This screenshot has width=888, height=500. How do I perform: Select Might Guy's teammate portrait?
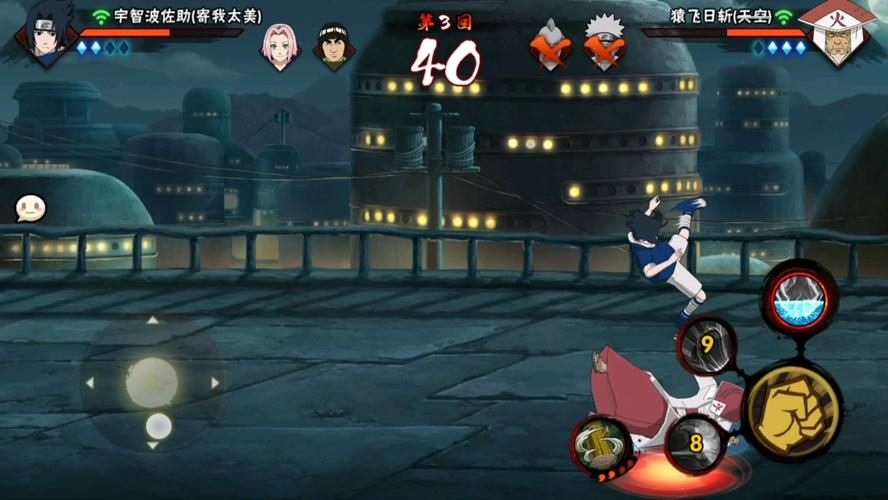(334, 42)
